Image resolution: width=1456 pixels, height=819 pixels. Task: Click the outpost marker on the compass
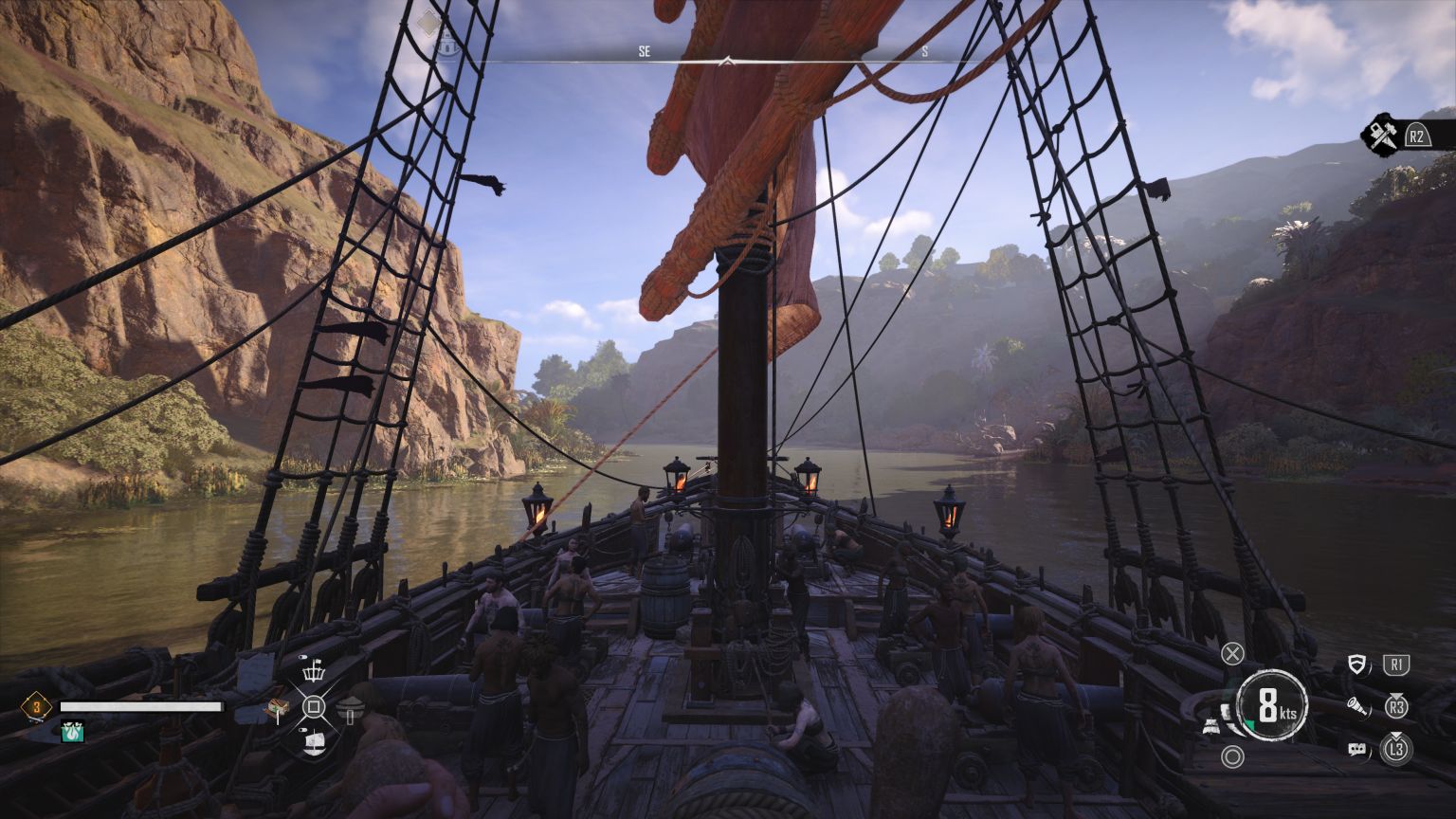[447, 43]
